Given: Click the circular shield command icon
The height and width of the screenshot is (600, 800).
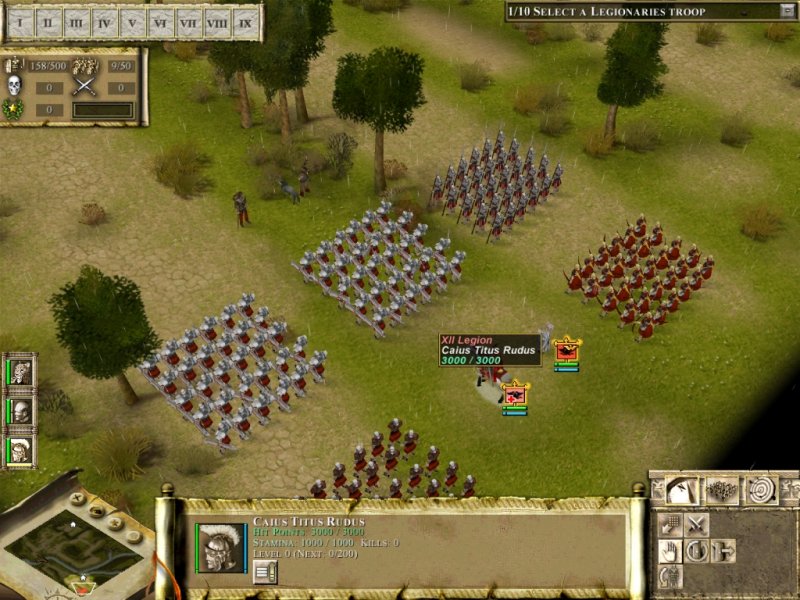Looking at the screenshot, I should 697,550.
